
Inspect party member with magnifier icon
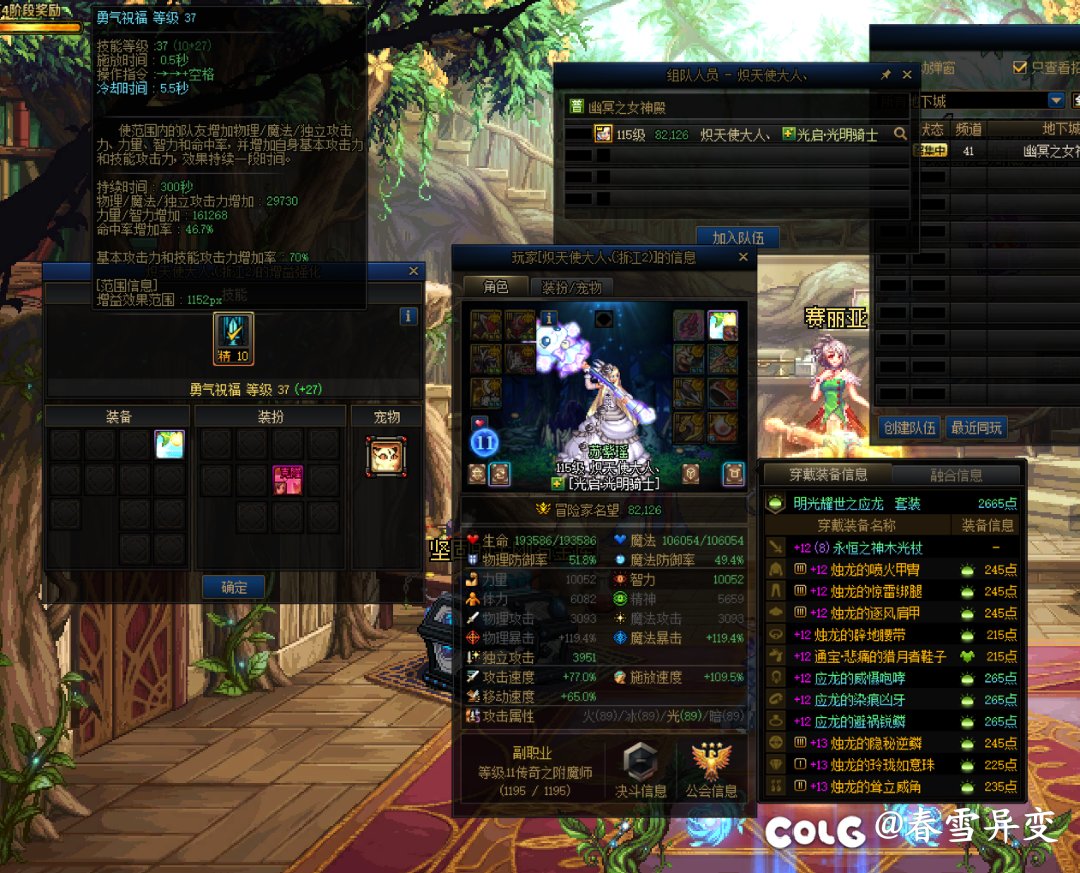[x=900, y=133]
